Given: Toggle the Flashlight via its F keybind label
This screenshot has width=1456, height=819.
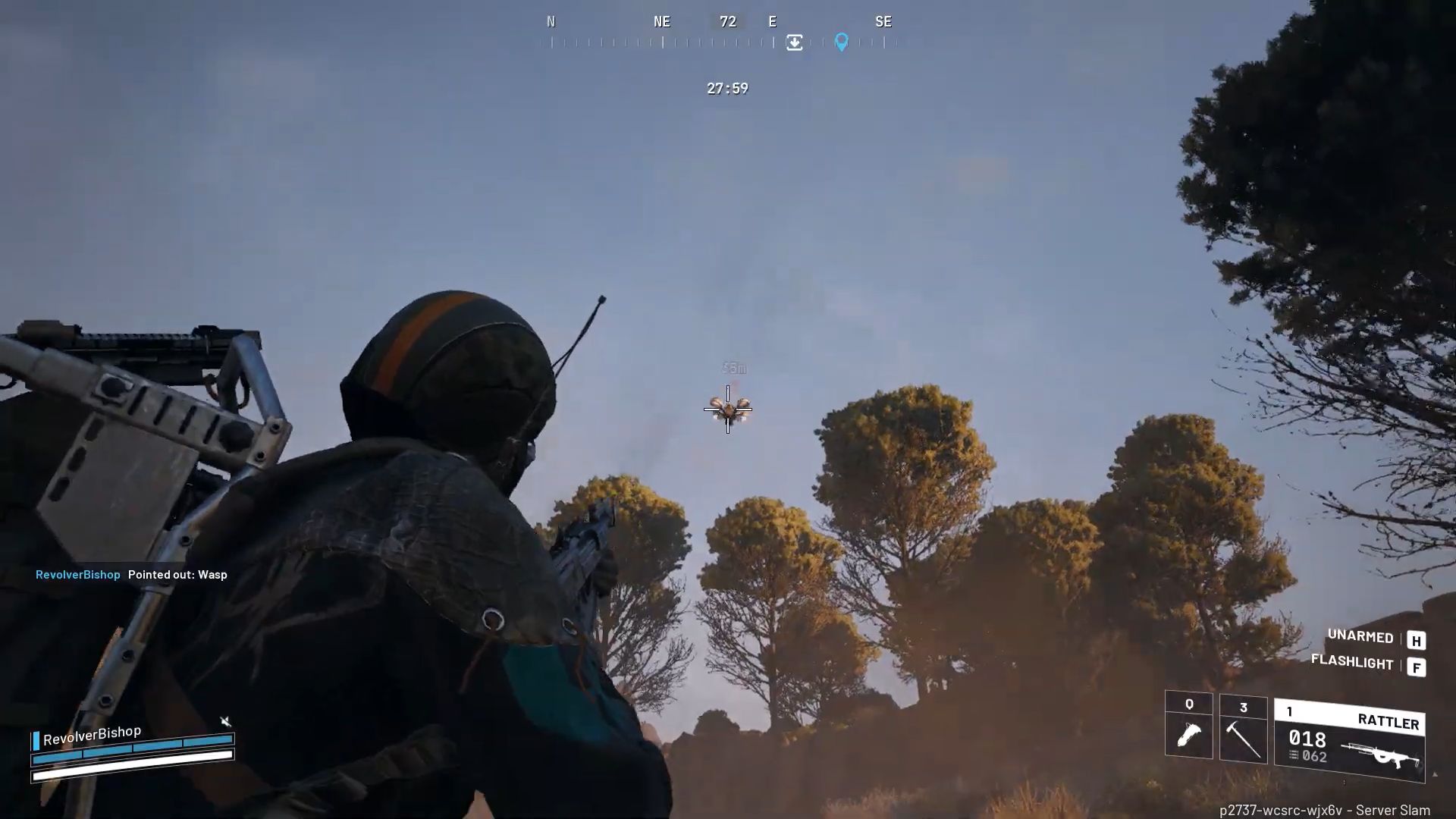Looking at the screenshot, I should tap(1417, 665).
